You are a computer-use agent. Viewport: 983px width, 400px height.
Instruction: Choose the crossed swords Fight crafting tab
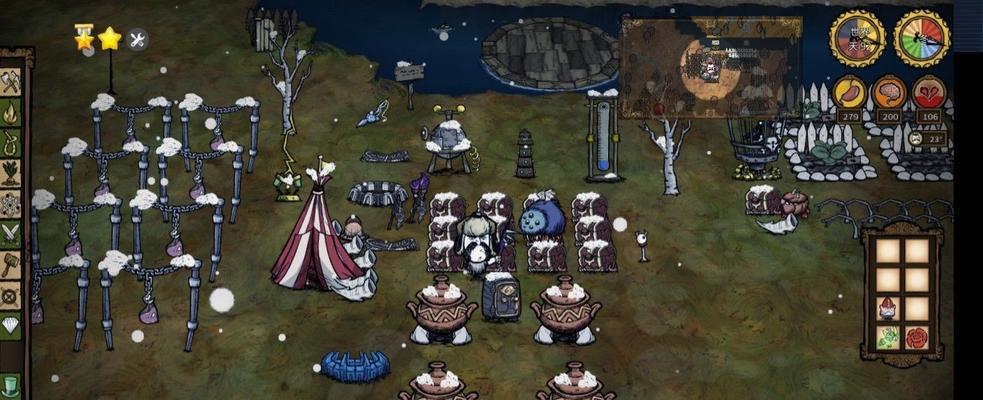point(12,235)
